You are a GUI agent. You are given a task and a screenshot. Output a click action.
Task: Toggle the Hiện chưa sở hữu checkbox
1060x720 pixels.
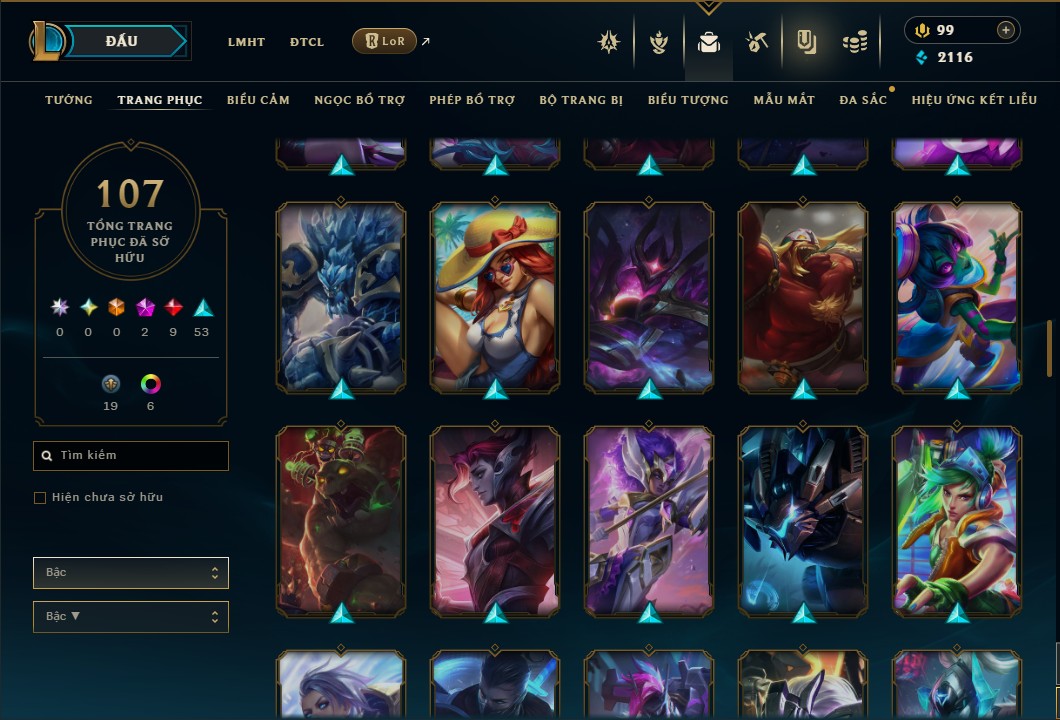pyautogui.click(x=40, y=498)
